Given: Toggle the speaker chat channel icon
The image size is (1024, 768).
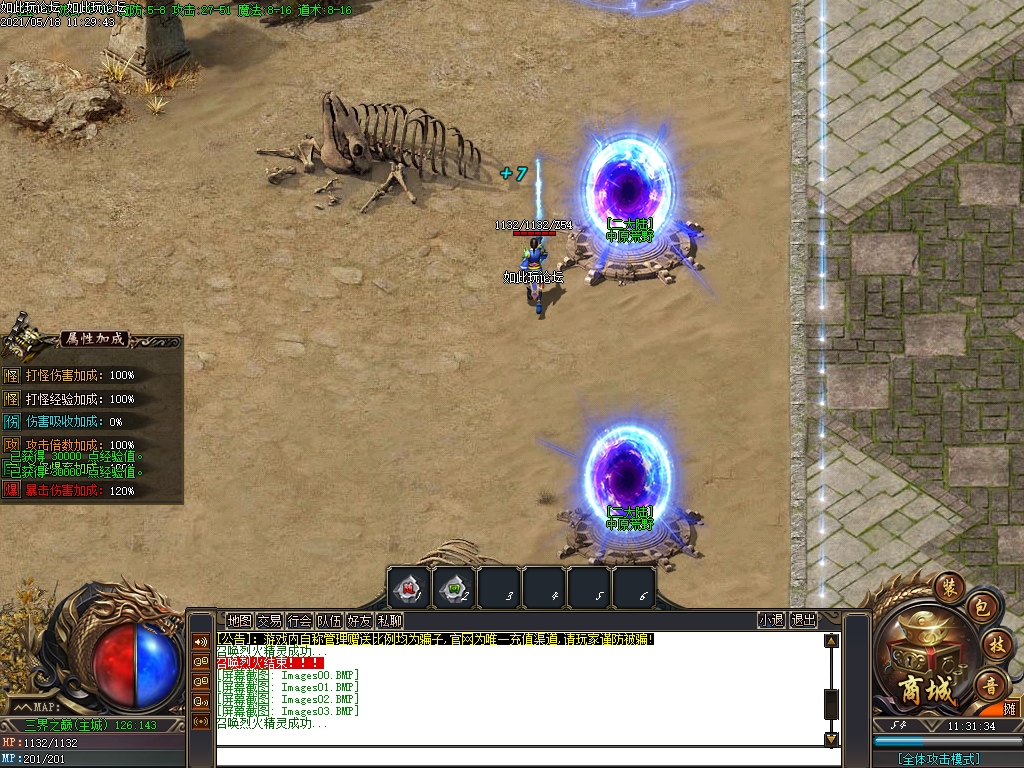Looking at the screenshot, I should 200,641.
